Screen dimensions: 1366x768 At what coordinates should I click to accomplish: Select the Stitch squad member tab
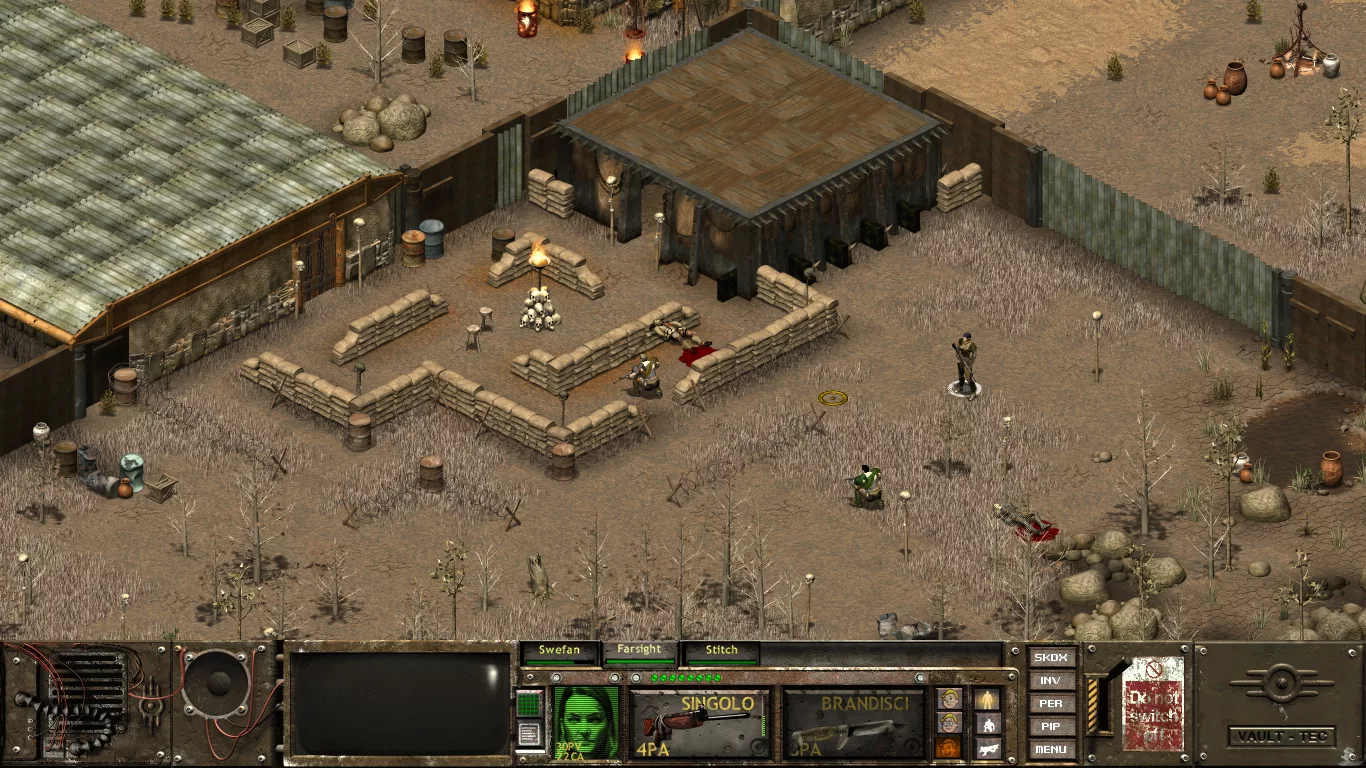722,650
